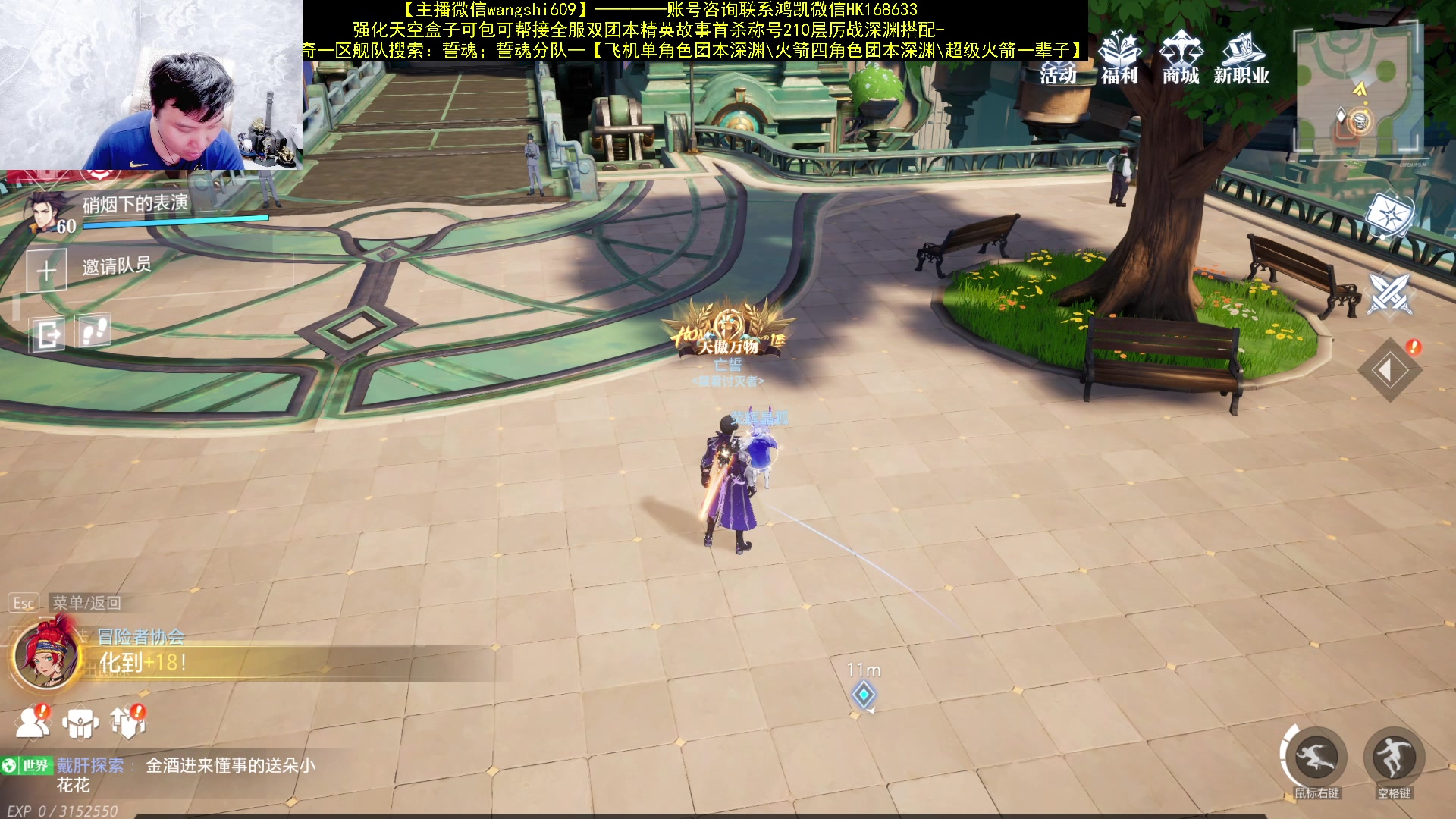Screen dimensions: 1456x819
Task: Open the upgrade arrows enhancement icon
Action: (127, 723)
